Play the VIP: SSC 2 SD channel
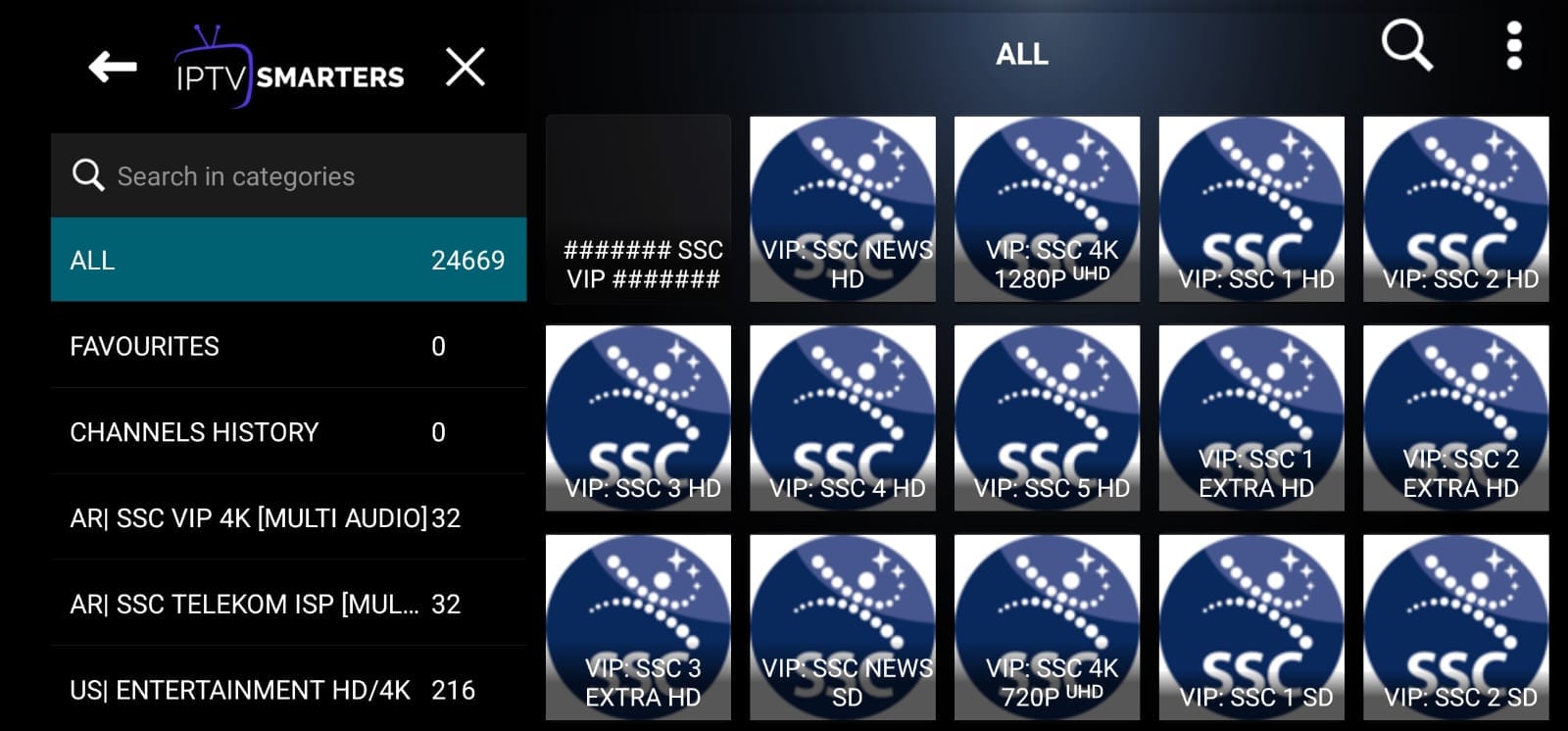Image resolution: width=1568 pixels, height=731 pixels. tap(1456, 625)
